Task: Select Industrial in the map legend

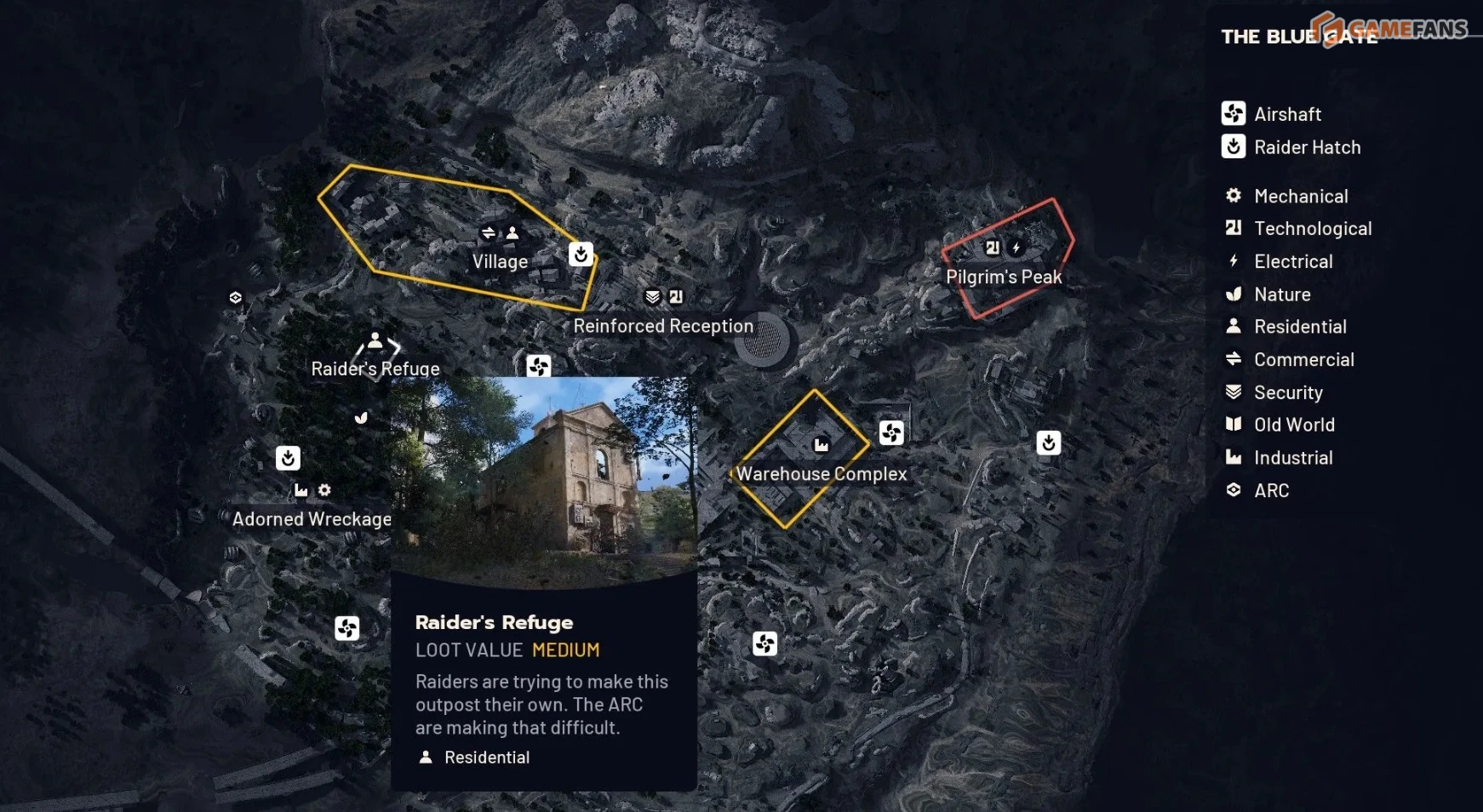Action: [x=1292, y=458]
